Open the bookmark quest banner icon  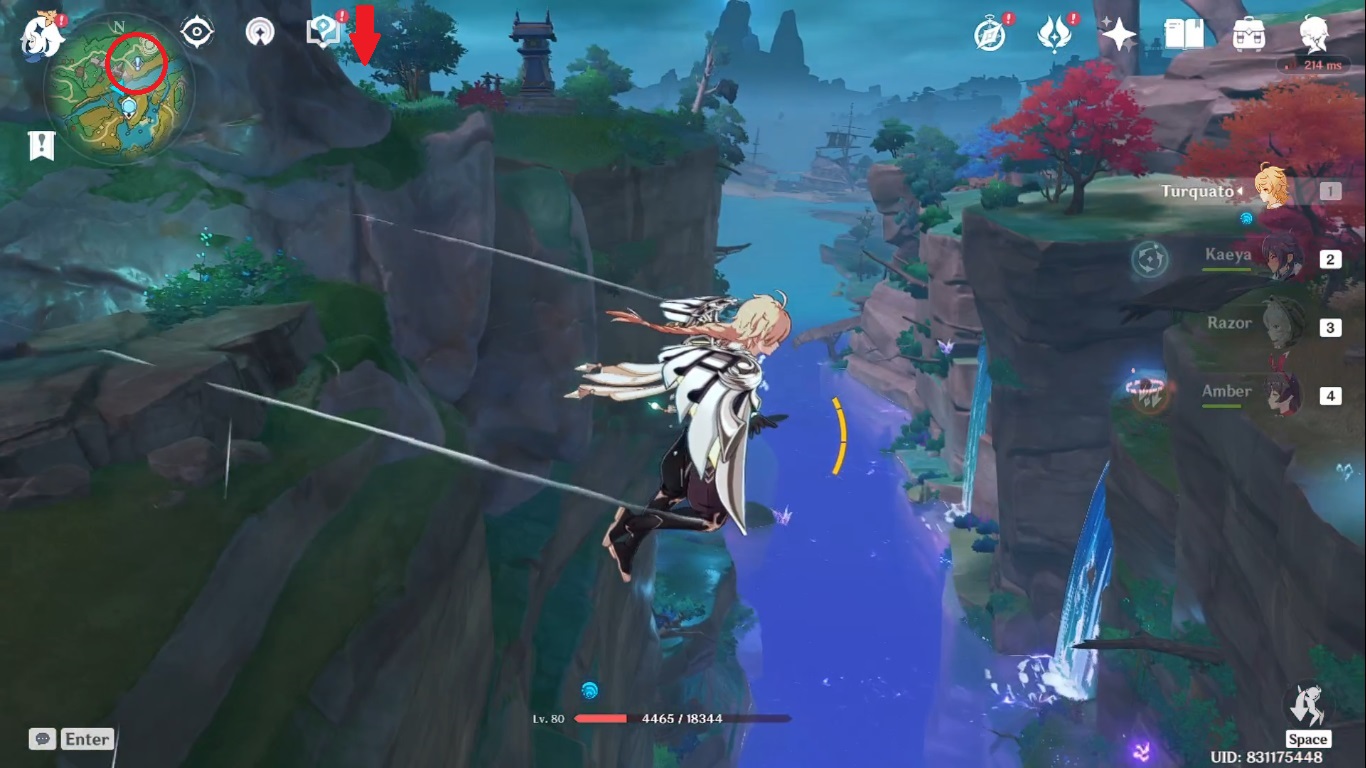(41, 146)
